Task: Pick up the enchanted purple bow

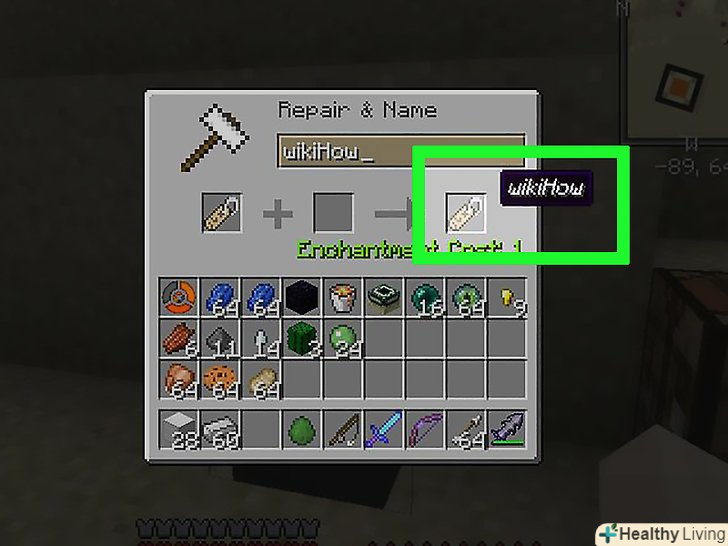Action: point(424,431)
